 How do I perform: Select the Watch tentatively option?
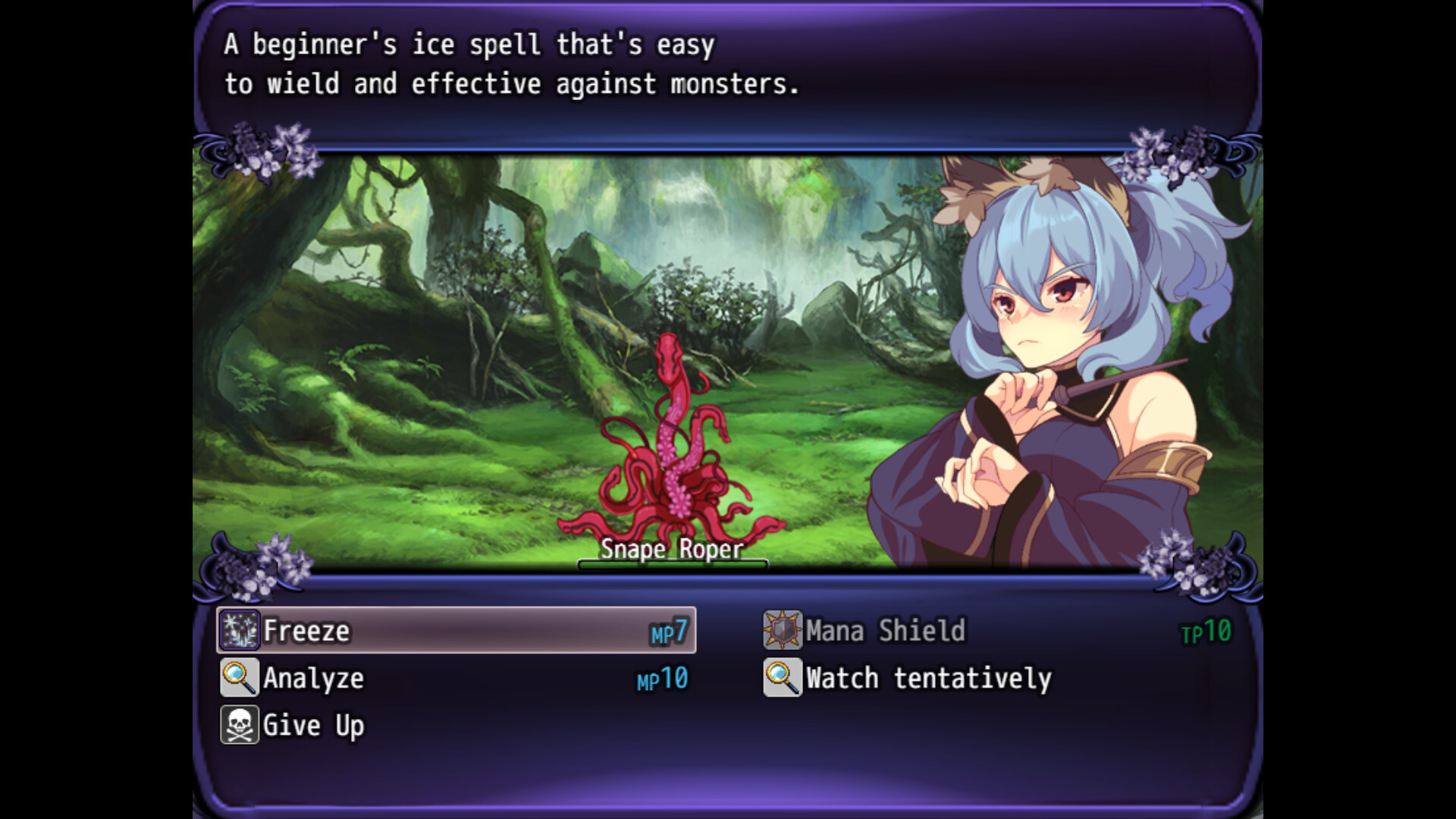pos(928,679)
